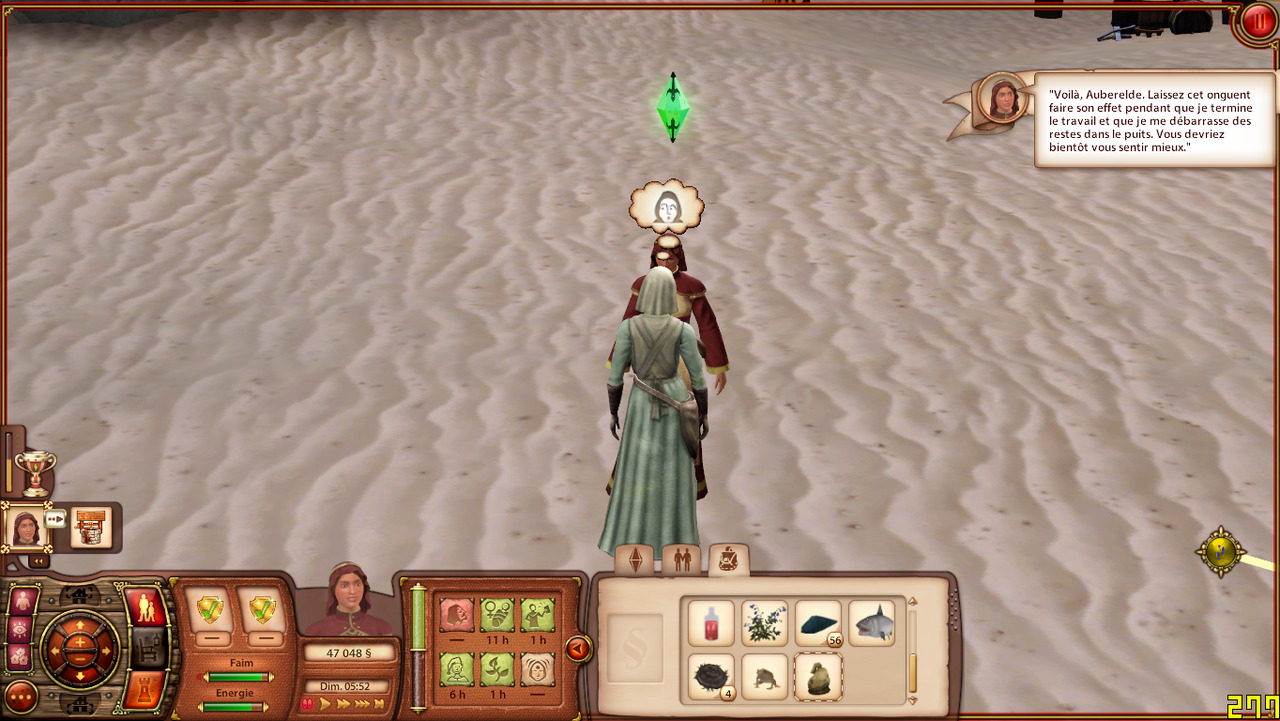Pick the grey fish inventory item

871,624
